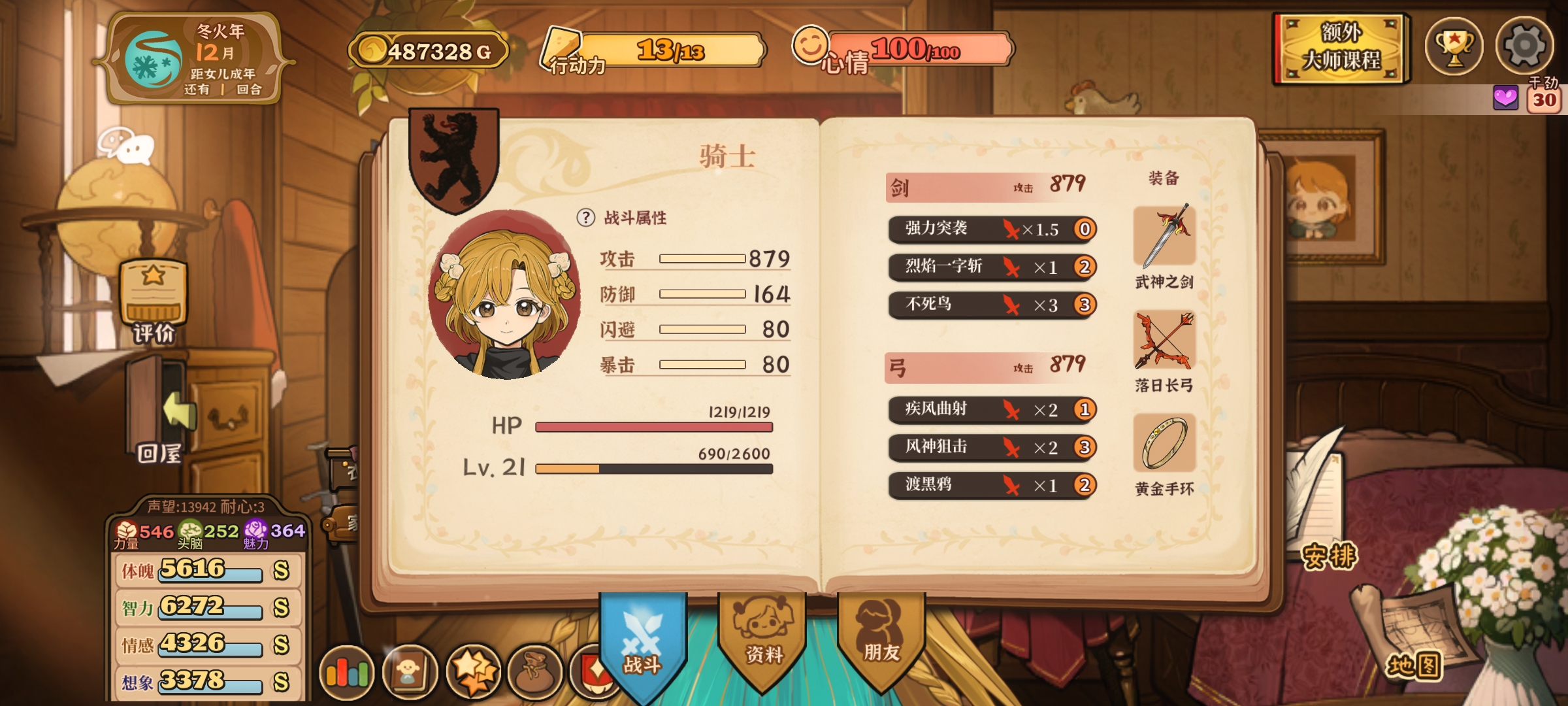Choose the 风神狙击 skill
The width and height of the screenshot is (1568, 706).
point(991,448)
